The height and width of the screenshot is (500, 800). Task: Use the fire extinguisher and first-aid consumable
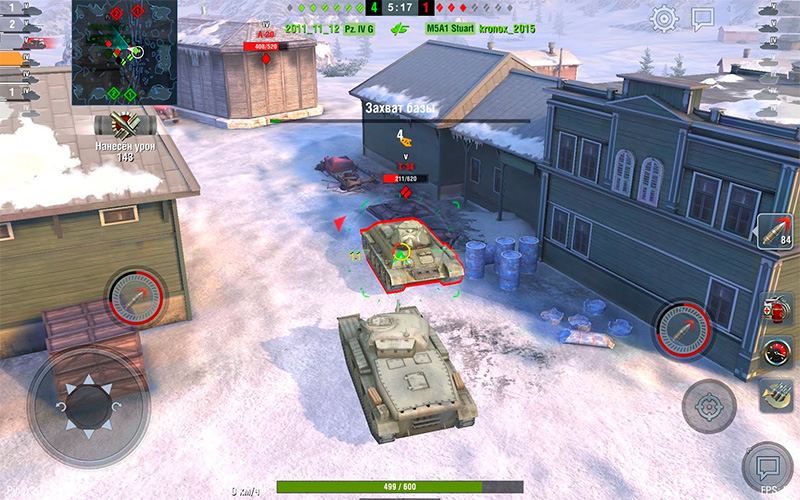pos(775,309)
